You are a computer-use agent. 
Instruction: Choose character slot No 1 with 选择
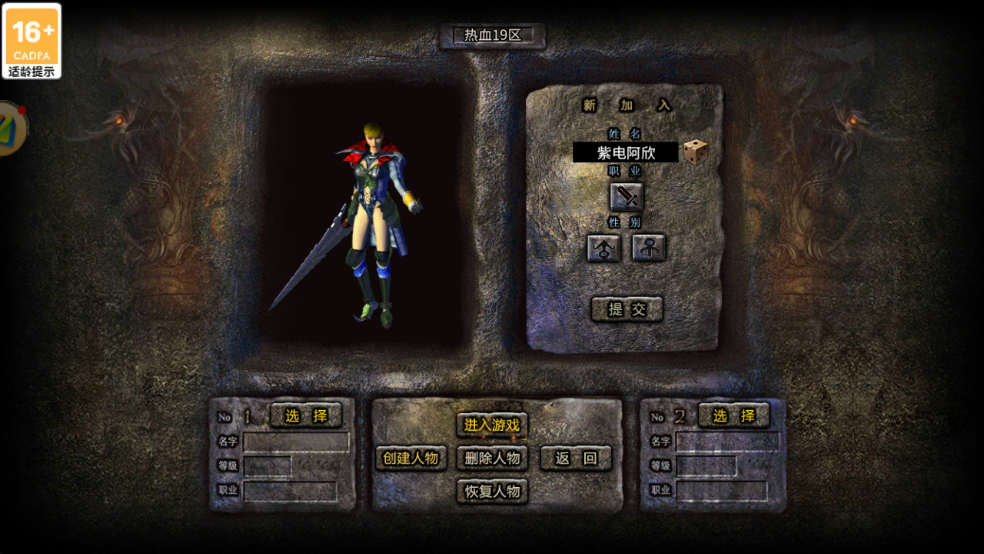pyautogui.click(x=306, y=415)
